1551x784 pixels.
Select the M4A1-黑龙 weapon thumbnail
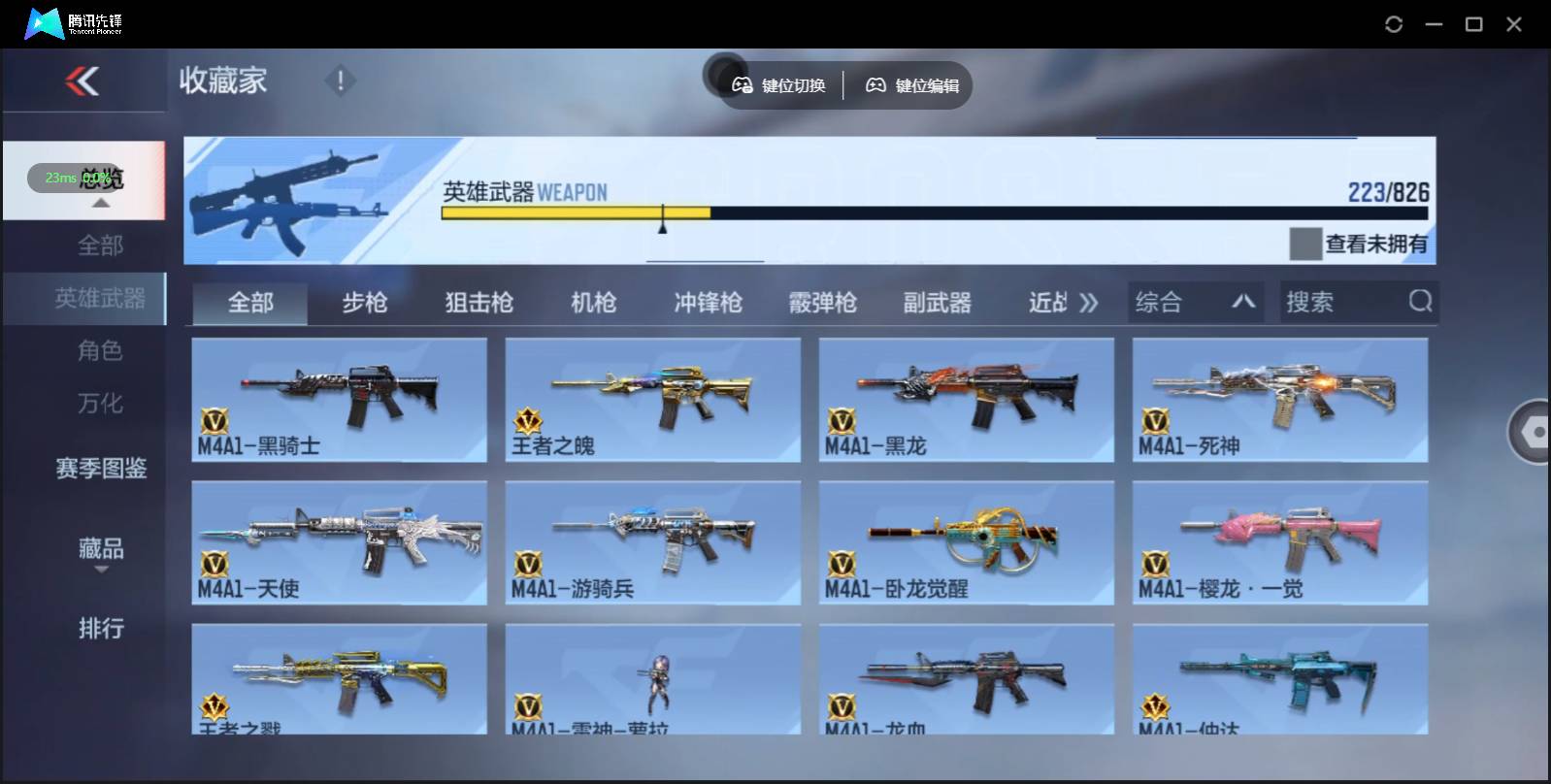[967, 398]
